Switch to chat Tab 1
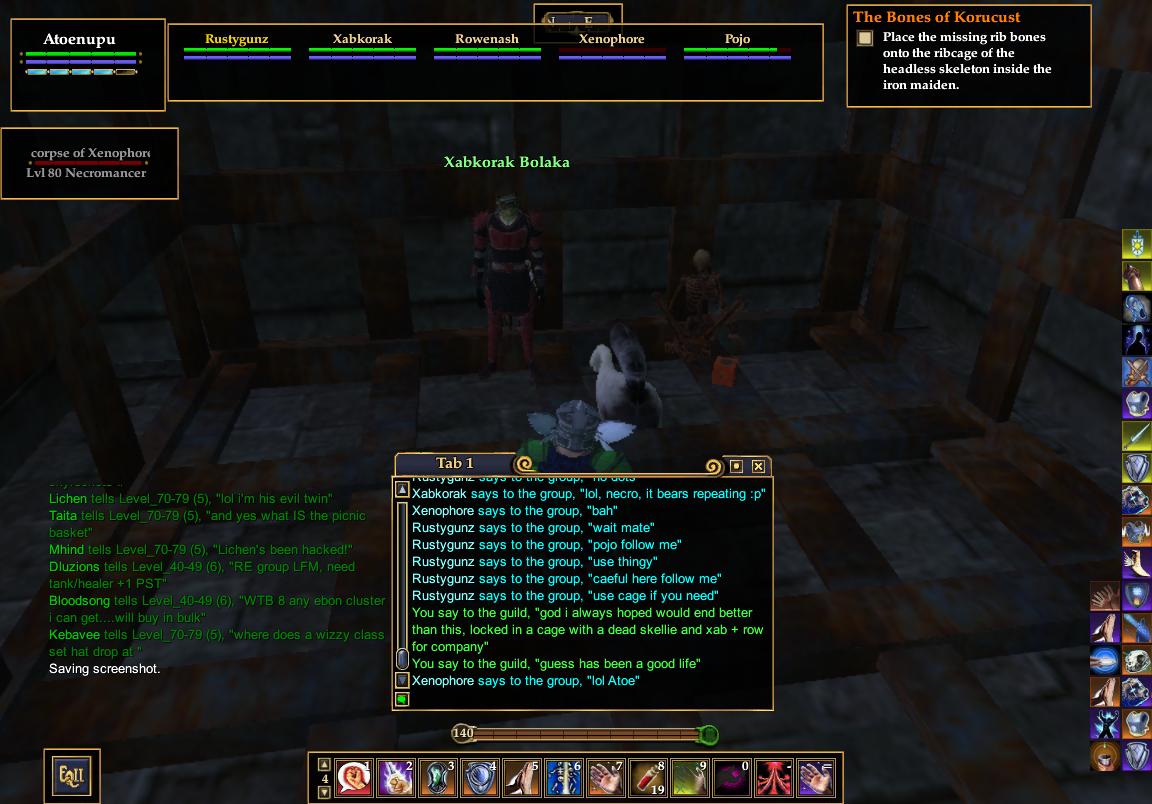The image size is (1152, 804). pos(455,463)
